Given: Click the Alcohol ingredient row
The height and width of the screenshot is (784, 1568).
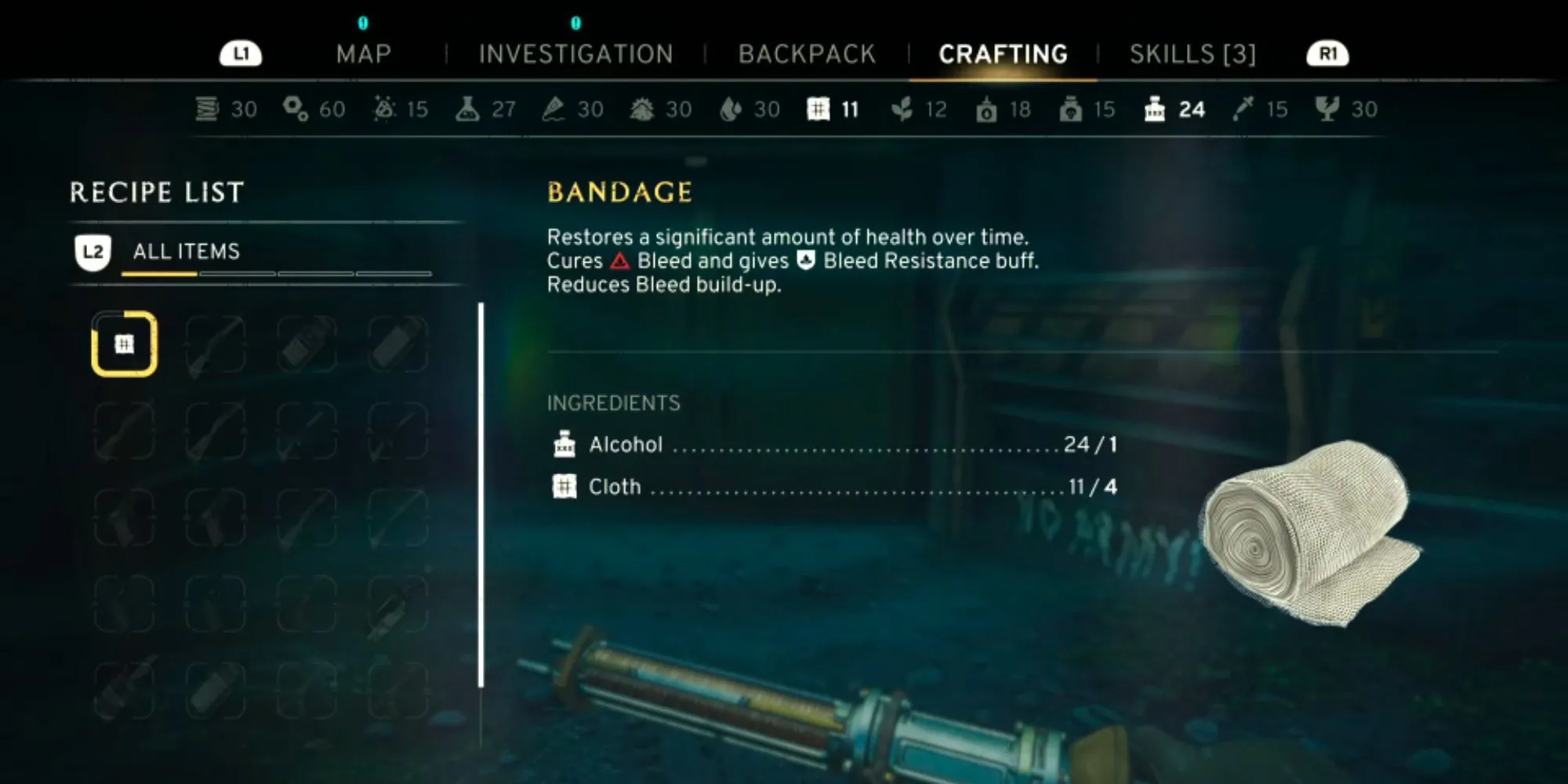Looking at the screenshot, I should pyautogui.click(x=833, y=445).
